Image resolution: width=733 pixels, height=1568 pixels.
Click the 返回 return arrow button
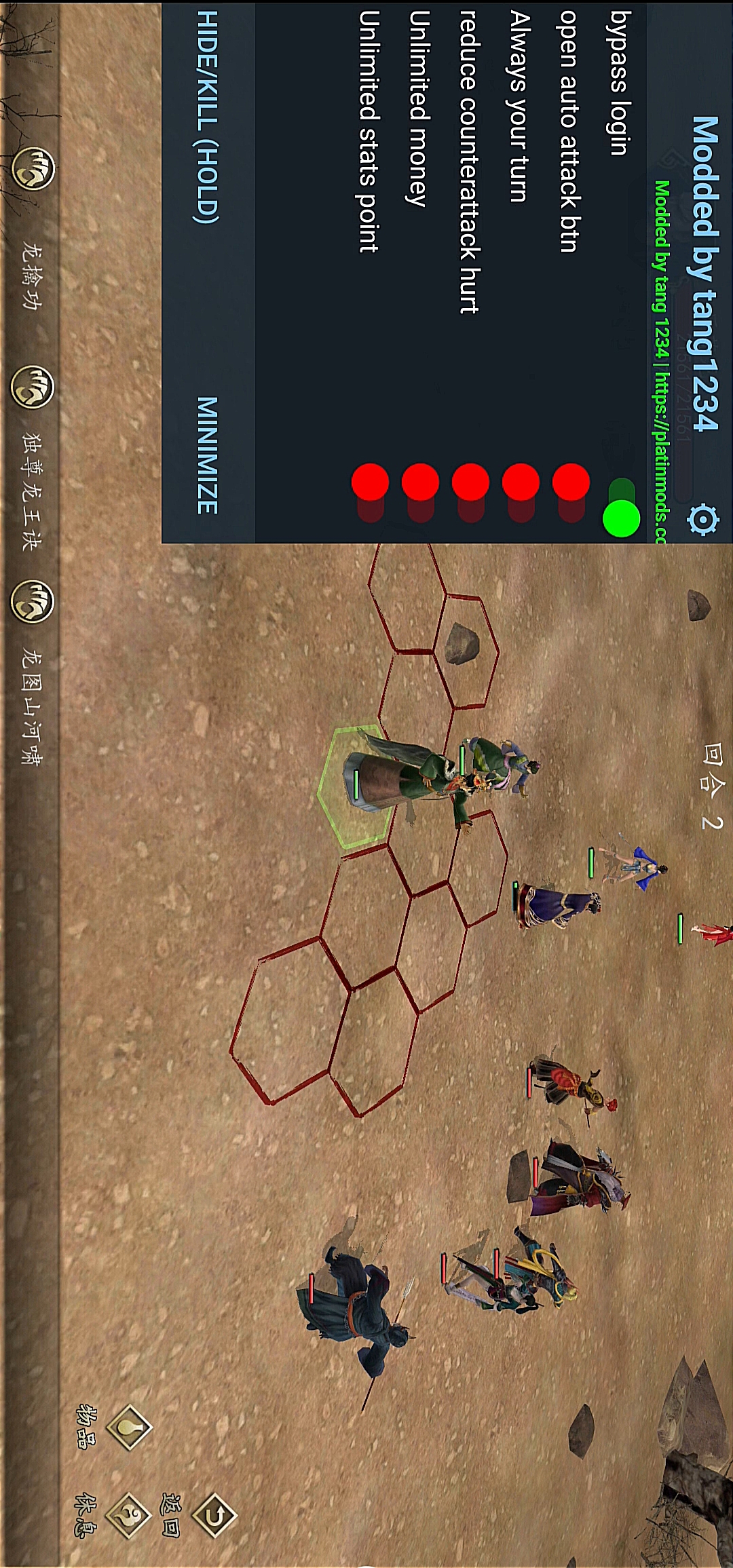pyautogui.click(x=214, y=1515)
